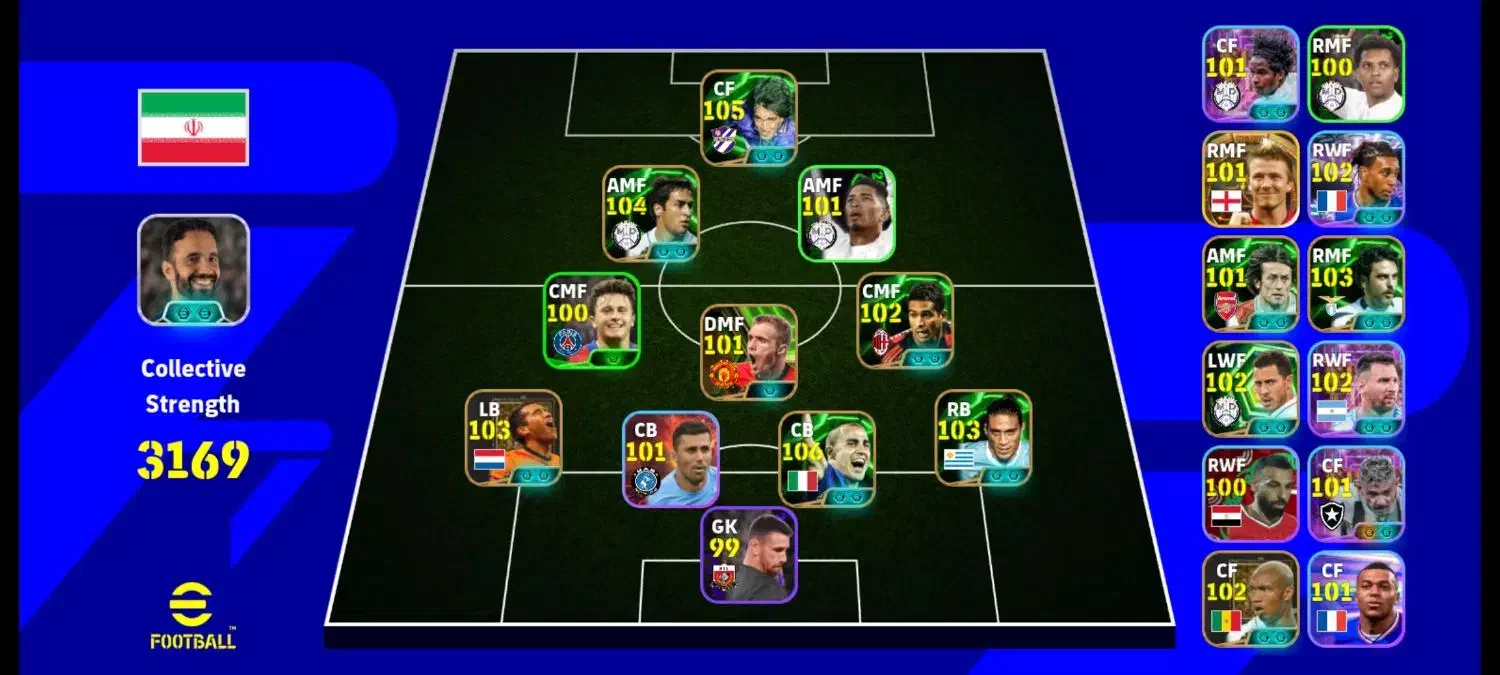Choose the RWF 102 Argentina substitute
This screenshot has height=675, width=1500.
[x=1356, y=389]
